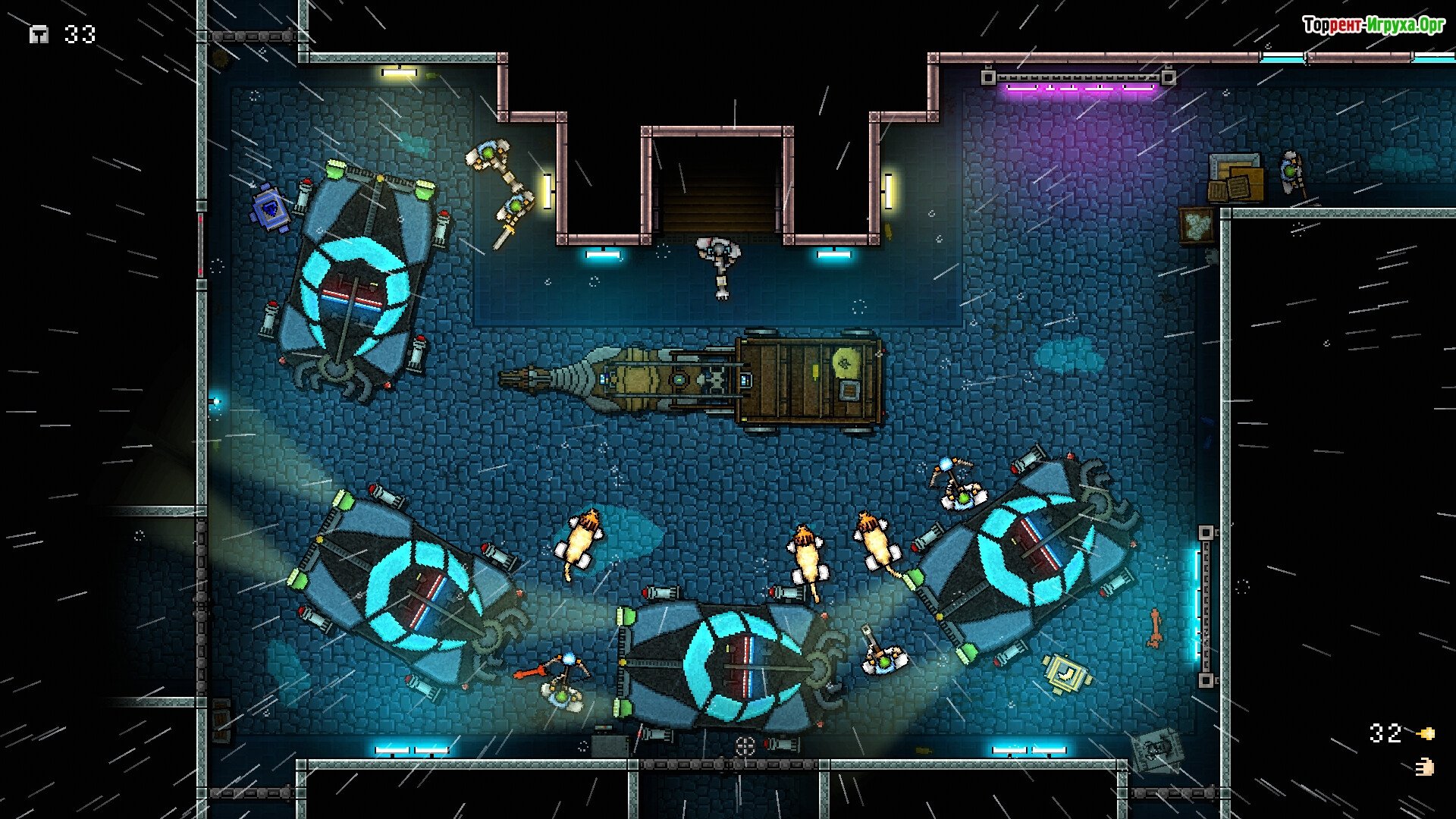Click the helmet icon beside the counter
Screen dimensions: 1456x819
[39, 35]
